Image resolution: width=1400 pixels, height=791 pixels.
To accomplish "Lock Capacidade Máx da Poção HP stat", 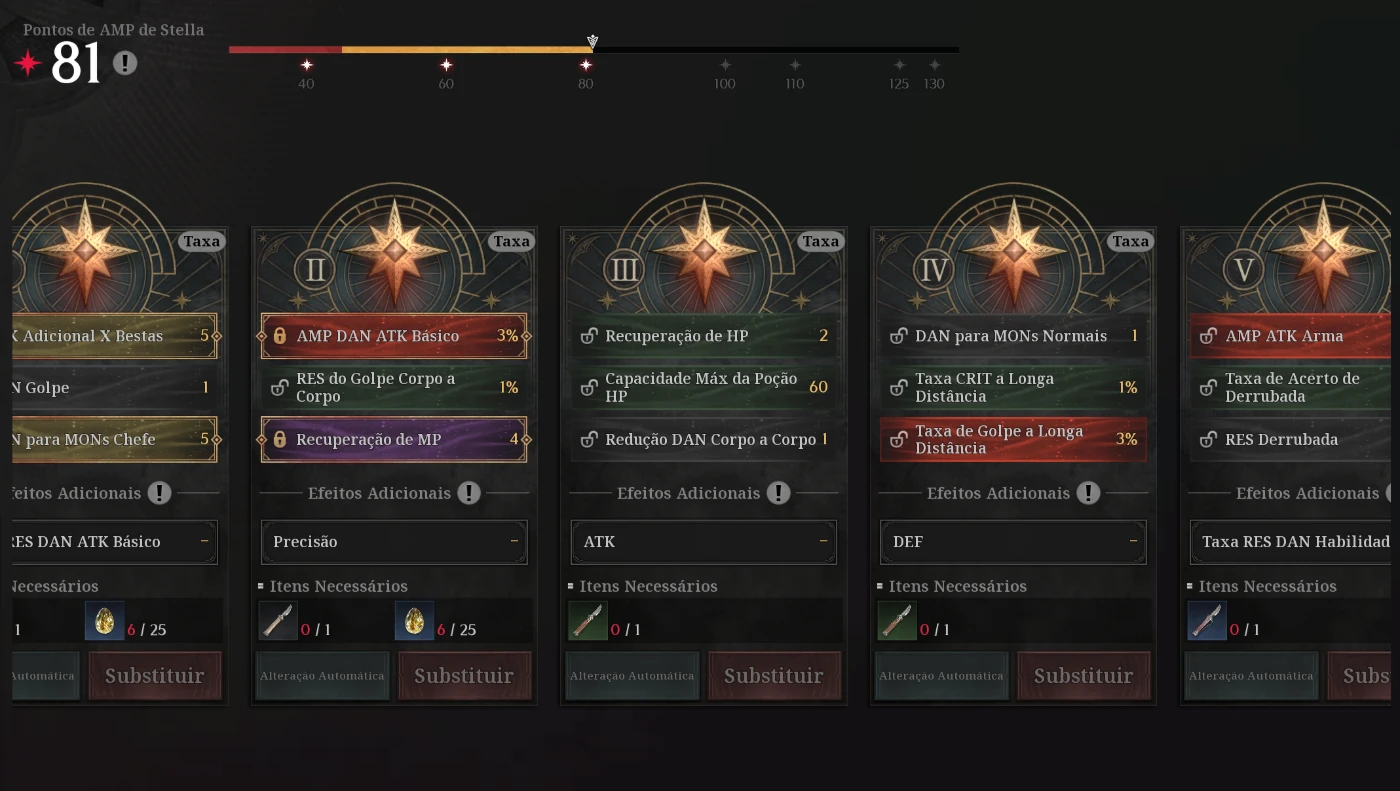I will coord(589,388).
